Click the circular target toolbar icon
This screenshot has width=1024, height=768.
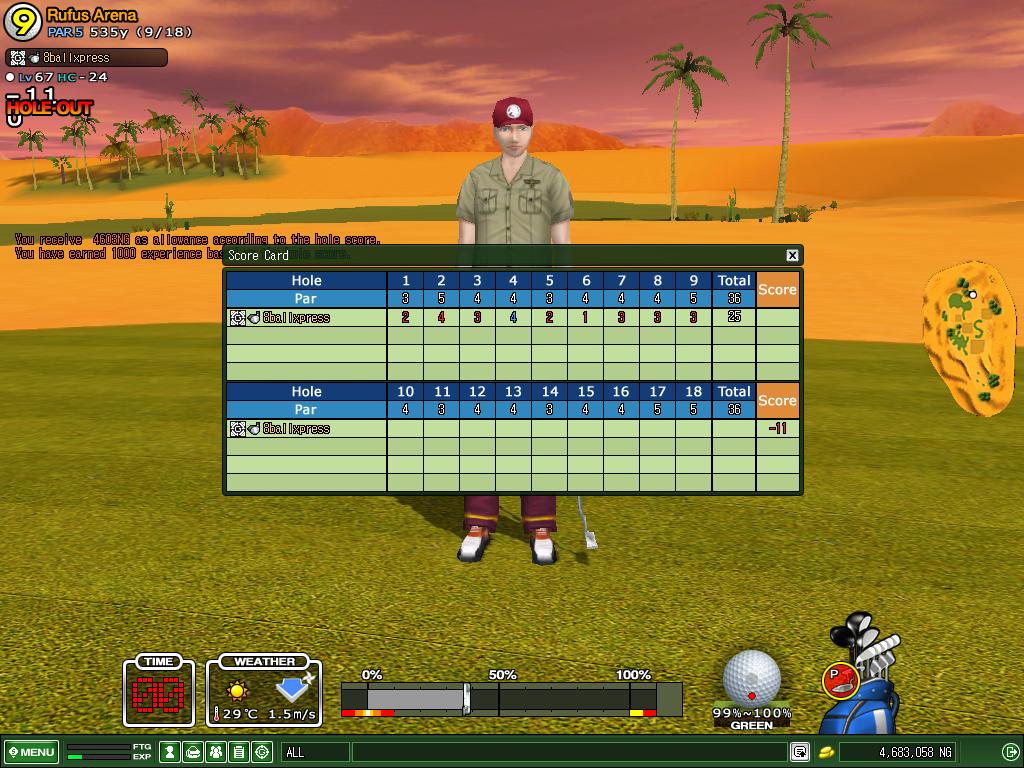262,752
